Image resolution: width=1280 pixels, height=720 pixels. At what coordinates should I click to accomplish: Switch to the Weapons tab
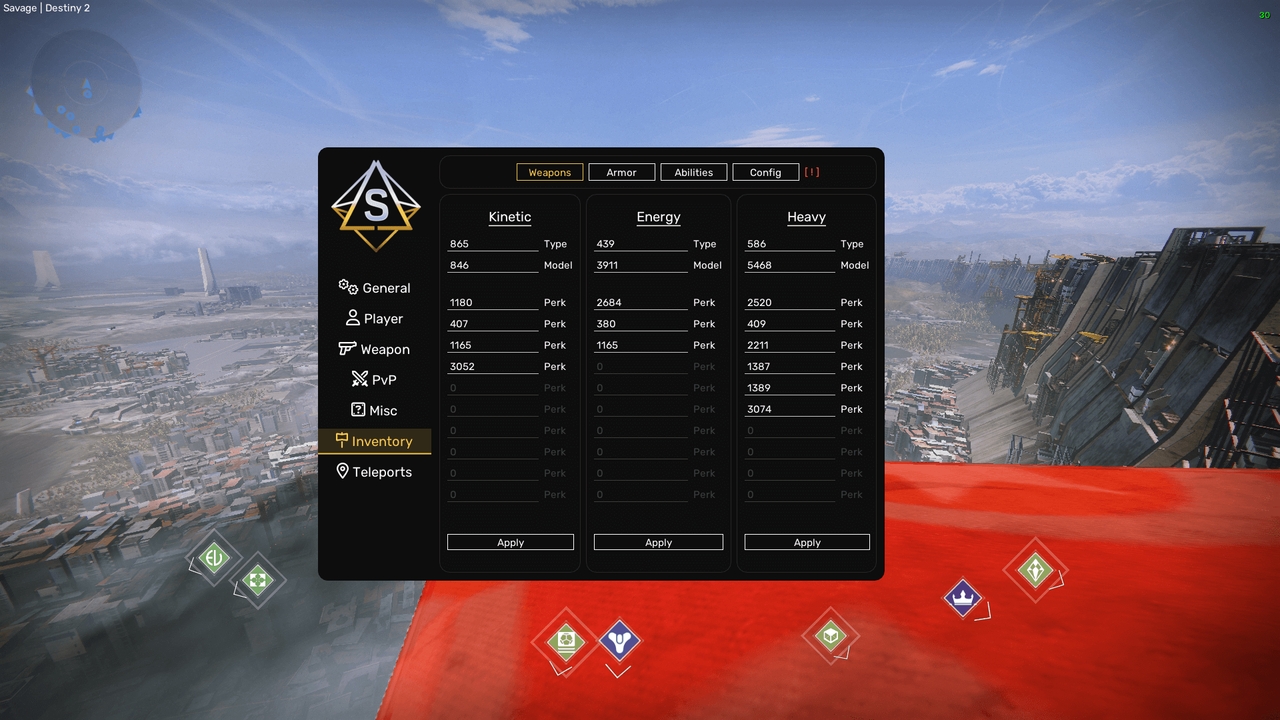(549, 172)
